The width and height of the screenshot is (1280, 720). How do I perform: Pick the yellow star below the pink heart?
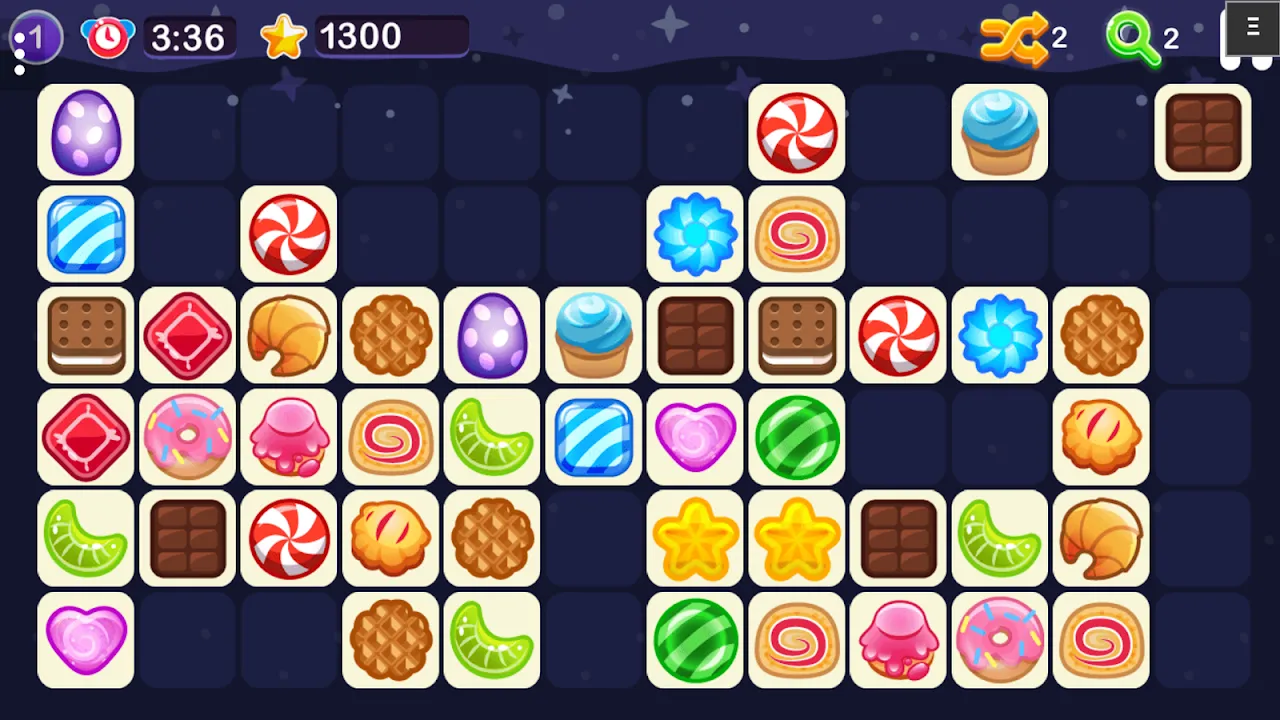pyautogui.click(x=696, y=538)
